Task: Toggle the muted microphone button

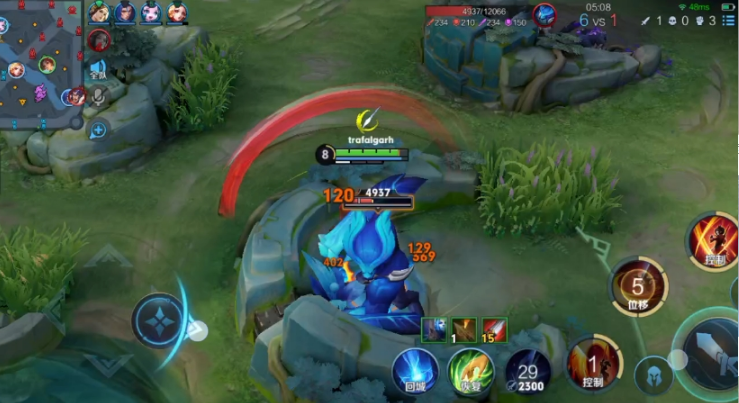Action: [98, 97]
